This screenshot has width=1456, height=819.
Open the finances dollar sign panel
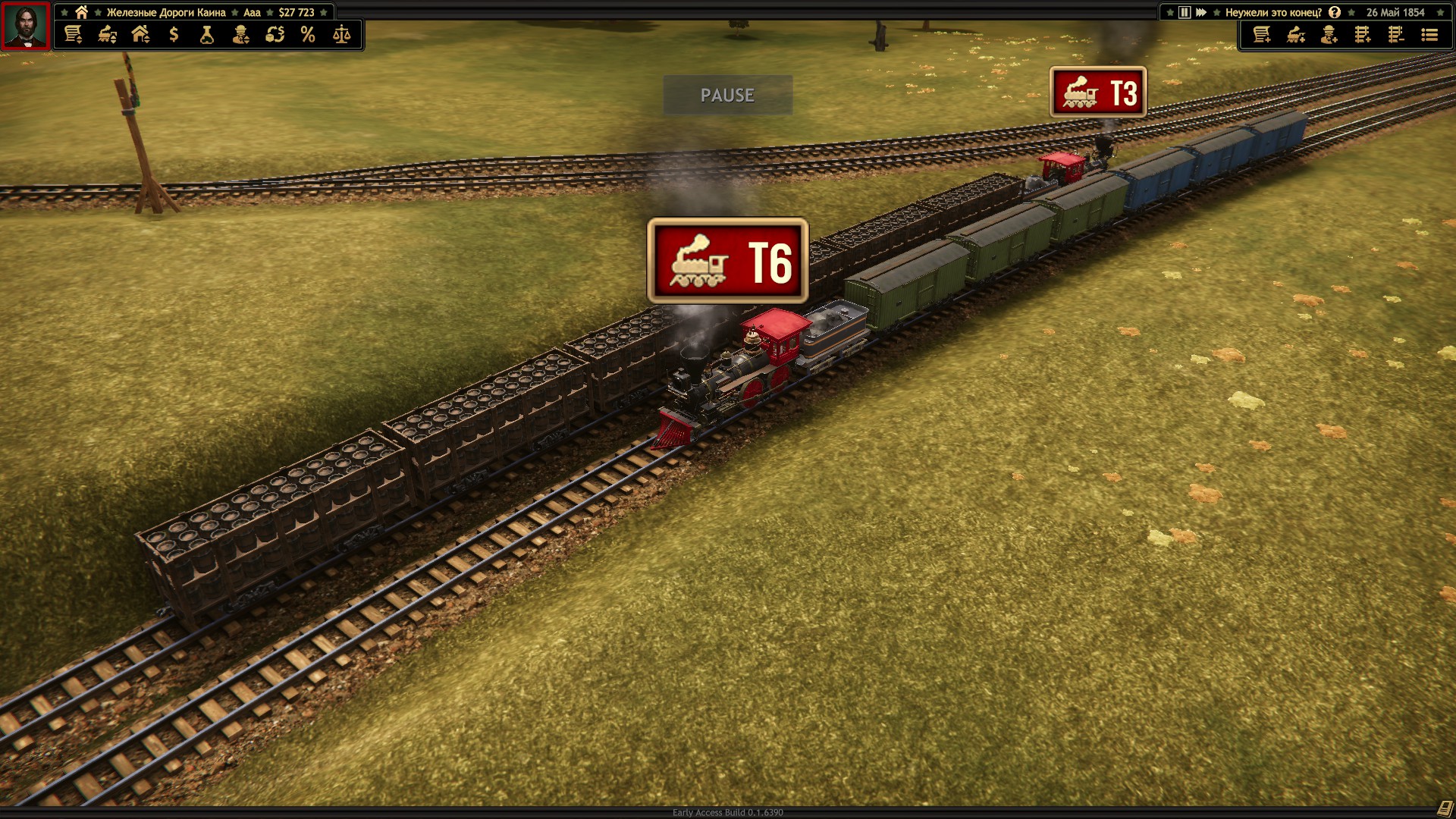click(174, 34)
